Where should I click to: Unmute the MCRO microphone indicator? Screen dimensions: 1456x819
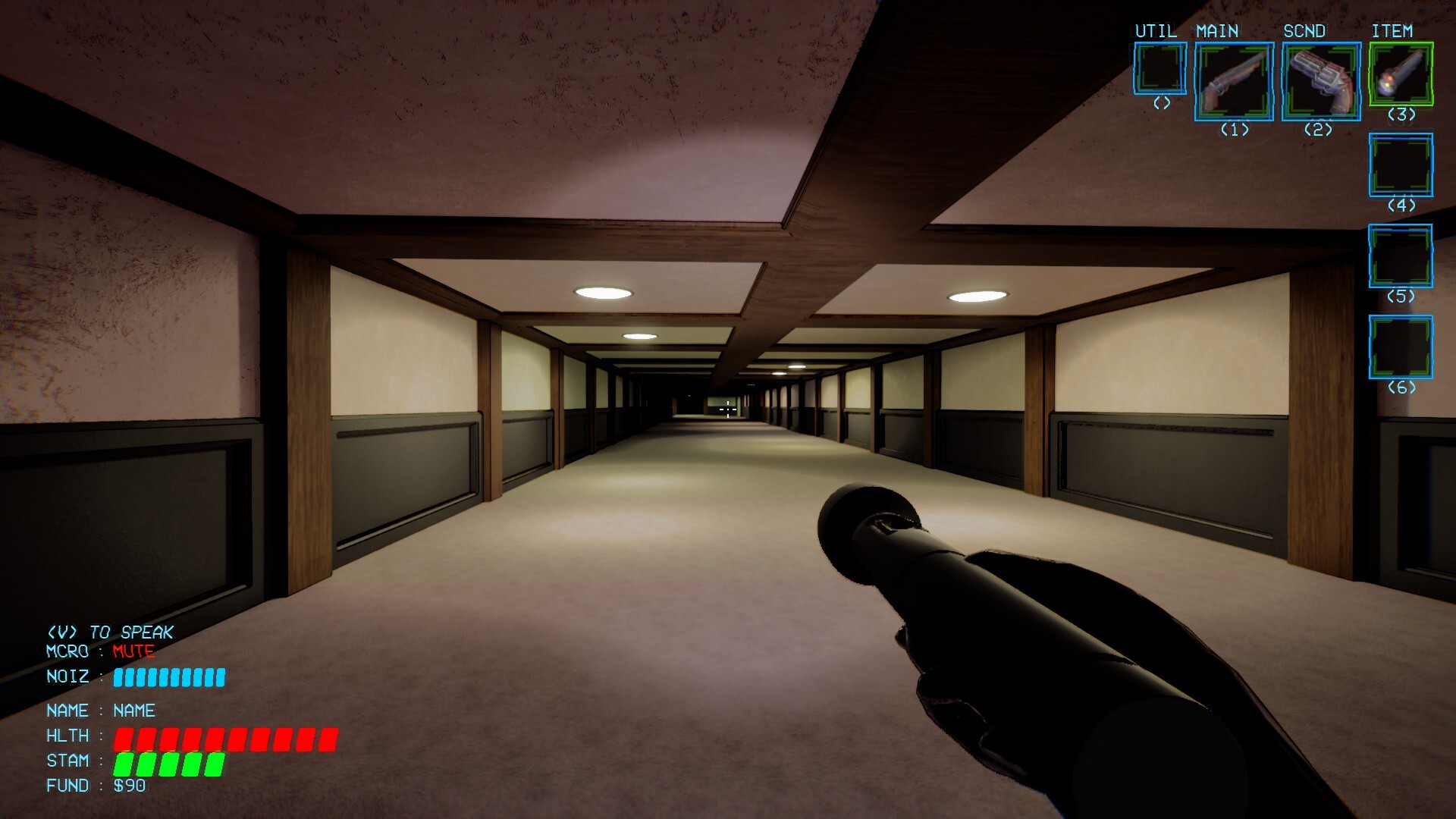(133, 651)
